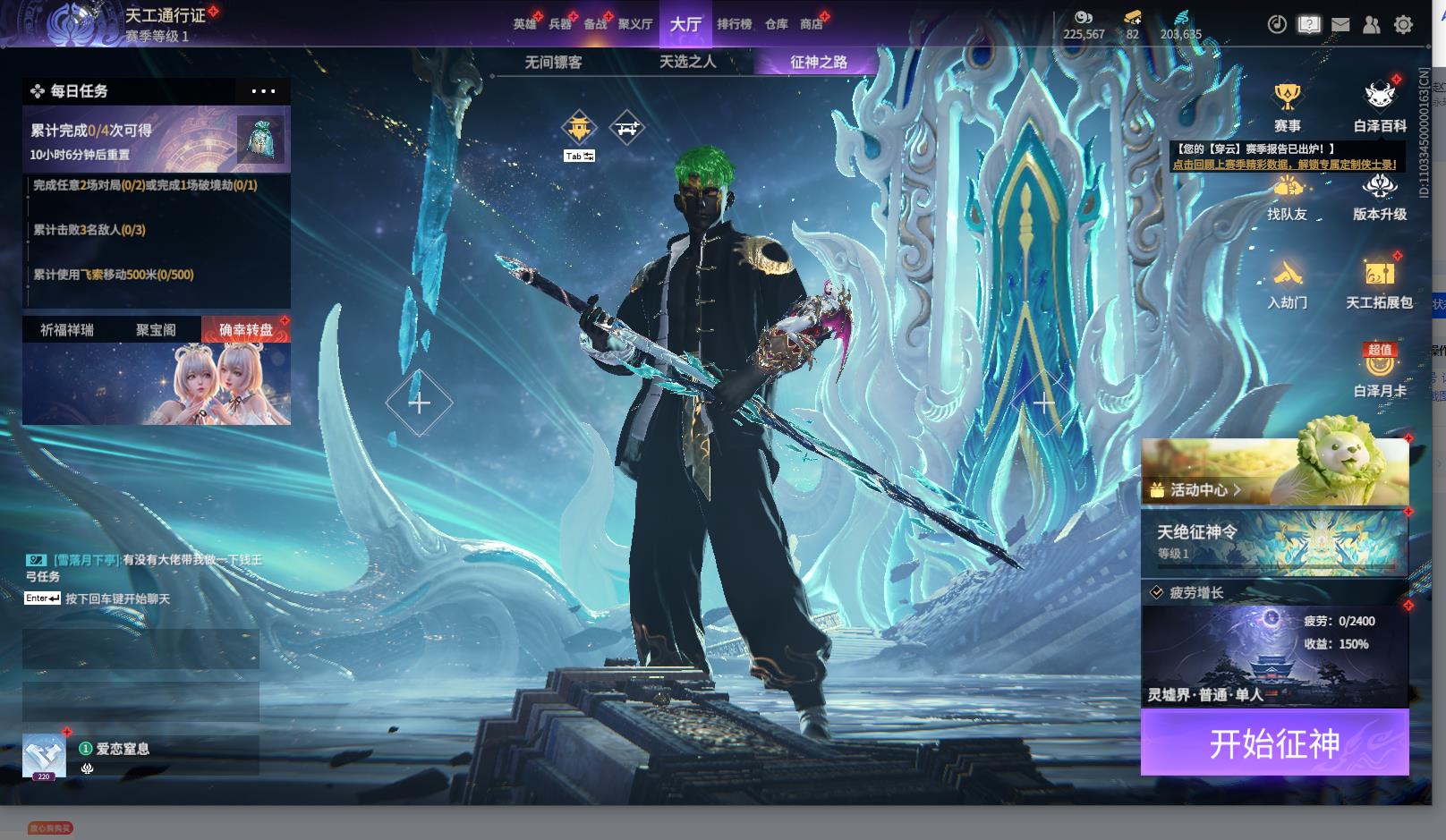This screenshot has height=840, width=1446.
Task: Select the 天选之人 mode tab
Action: point(687,62)
